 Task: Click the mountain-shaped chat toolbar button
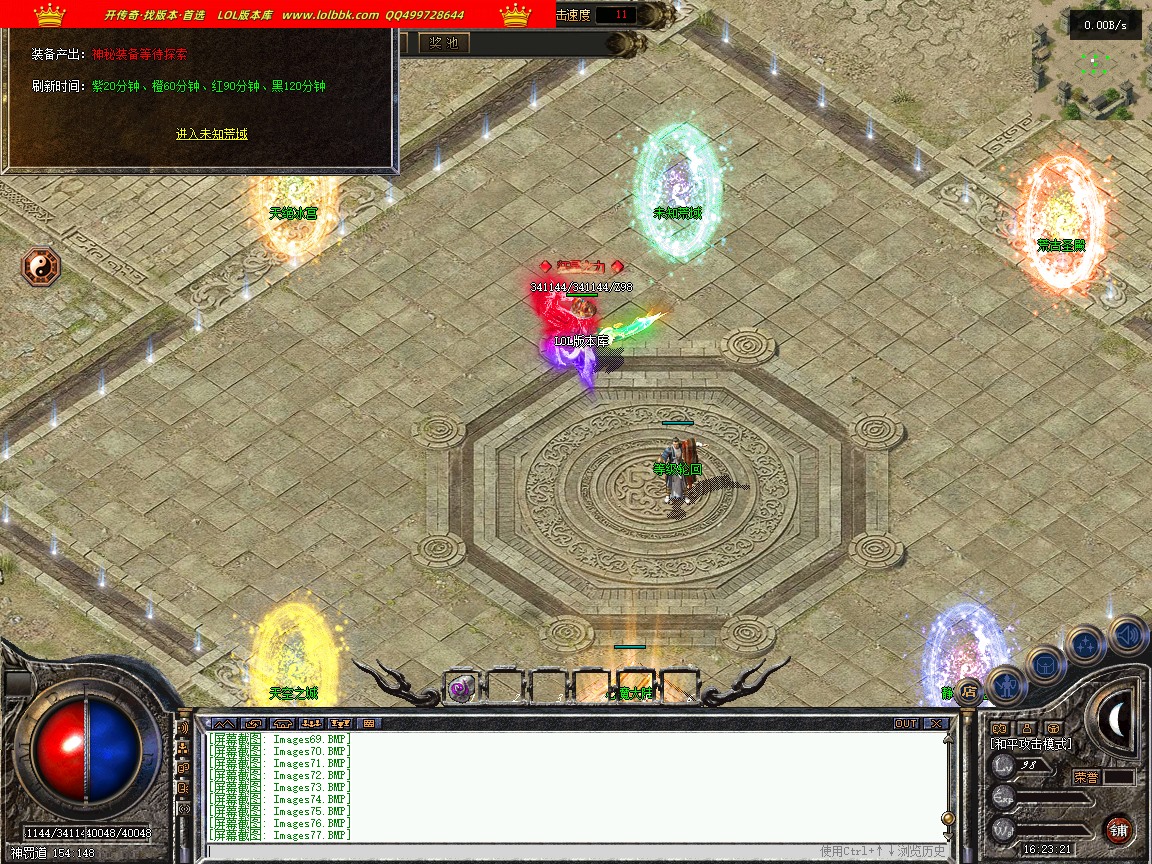pyautogui.click(x=224, y=723)
